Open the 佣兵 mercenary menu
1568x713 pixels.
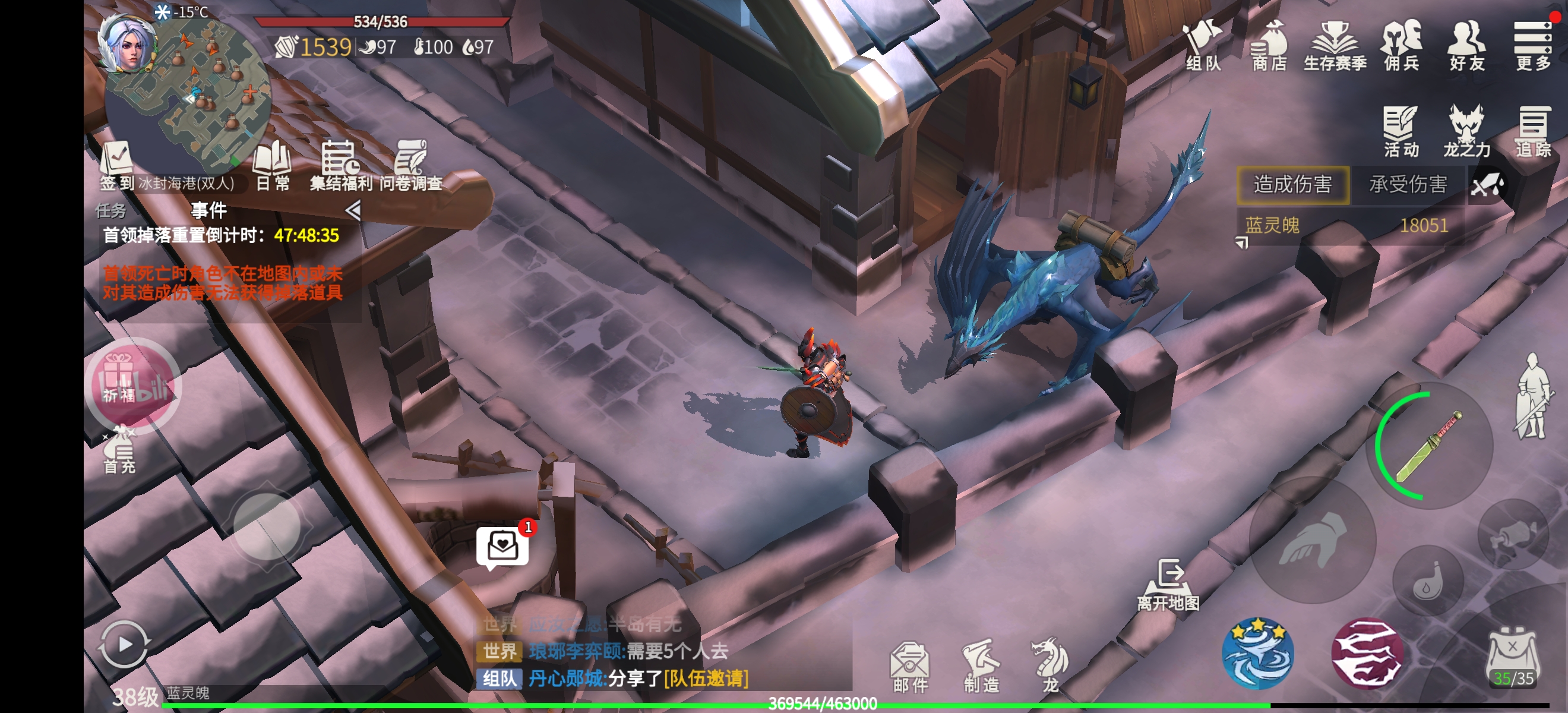pos(1401,45)
